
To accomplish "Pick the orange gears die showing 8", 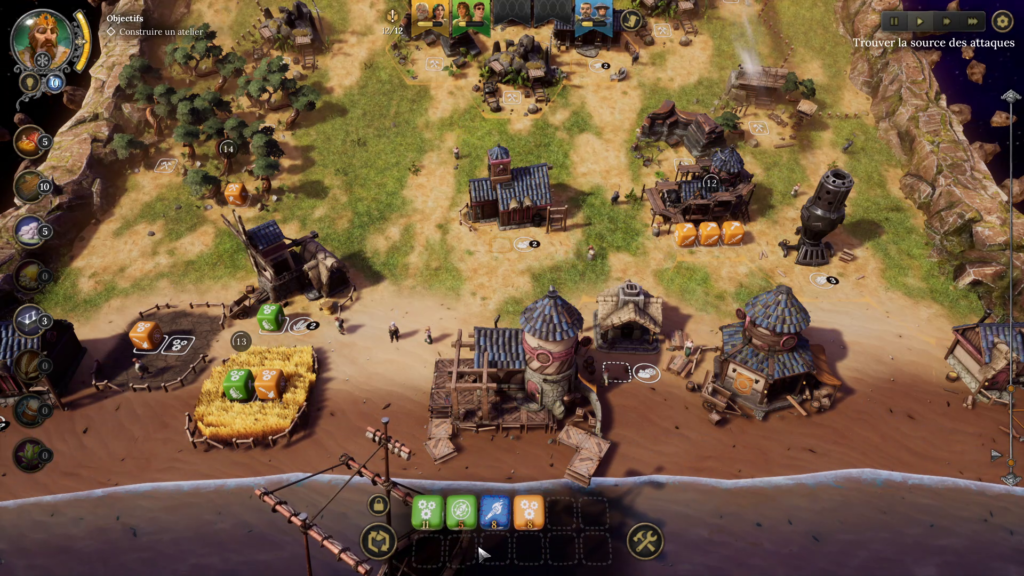I will pyautogui.click(x=529, y=511).
